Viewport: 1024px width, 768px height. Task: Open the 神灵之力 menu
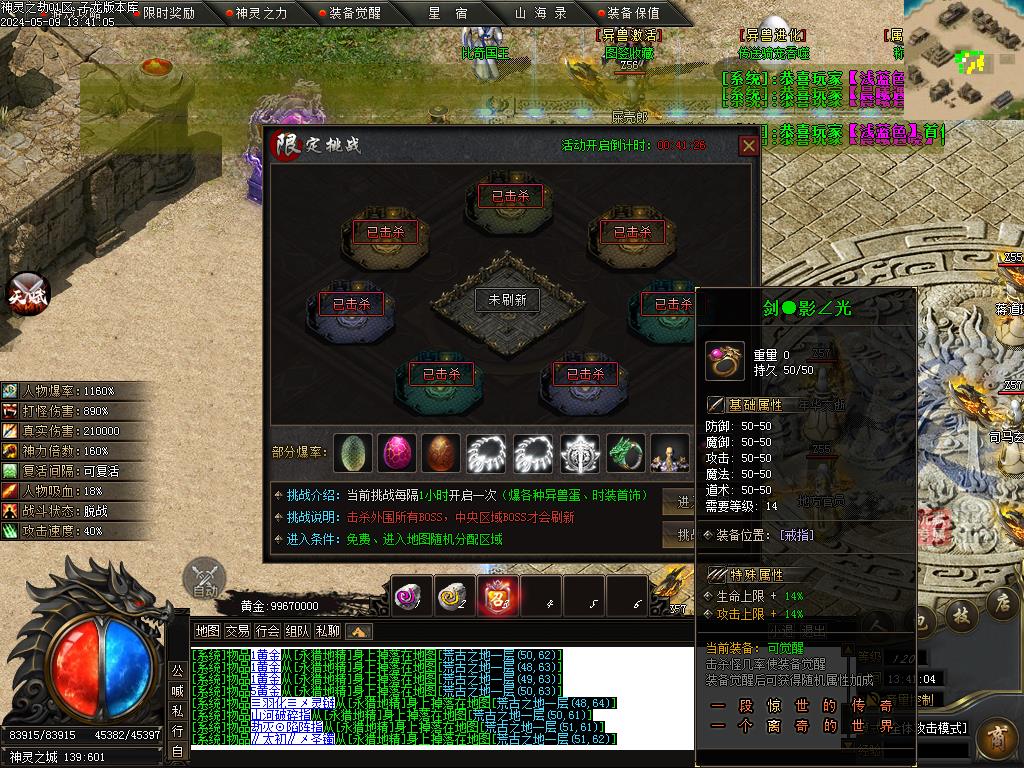259,13
